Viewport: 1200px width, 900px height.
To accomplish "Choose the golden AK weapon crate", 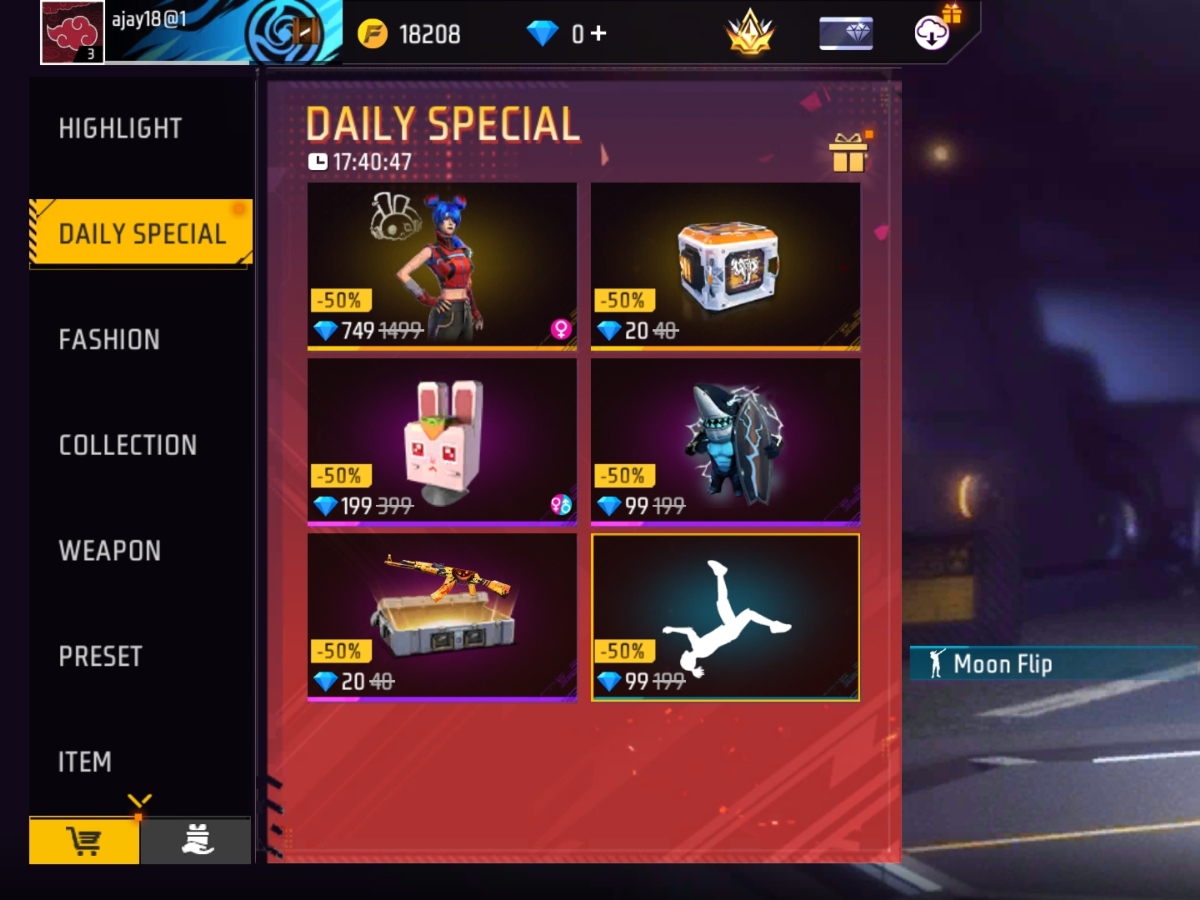I will (x=442, y=616).
